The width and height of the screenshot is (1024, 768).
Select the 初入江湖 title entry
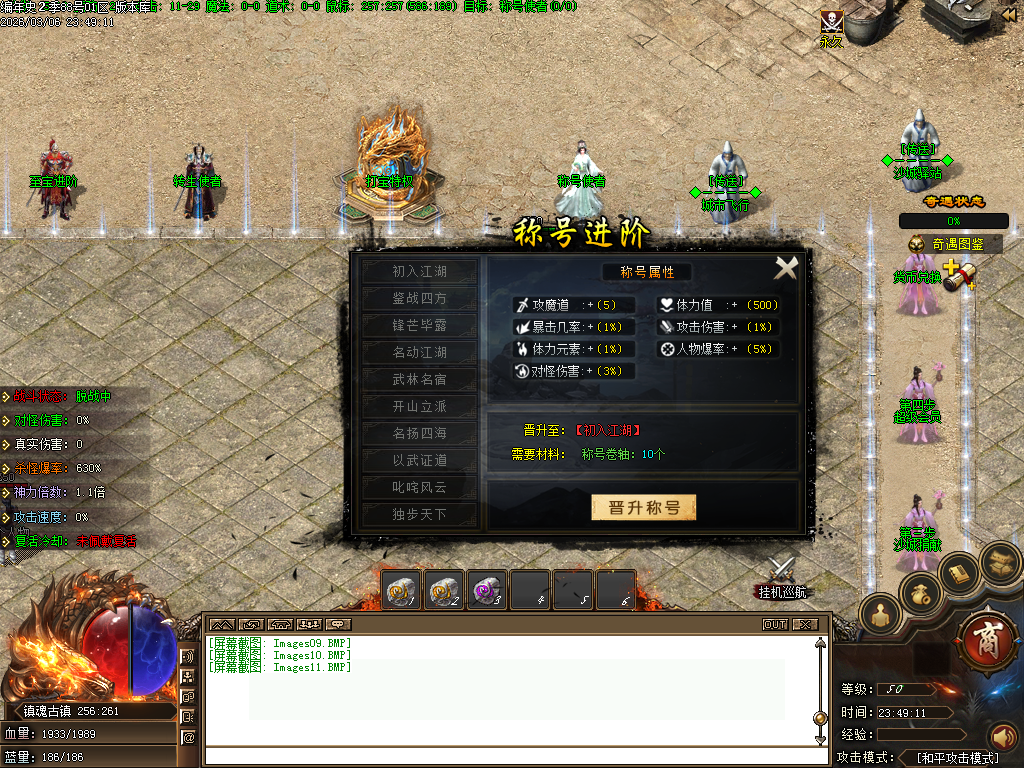(419, 271)
